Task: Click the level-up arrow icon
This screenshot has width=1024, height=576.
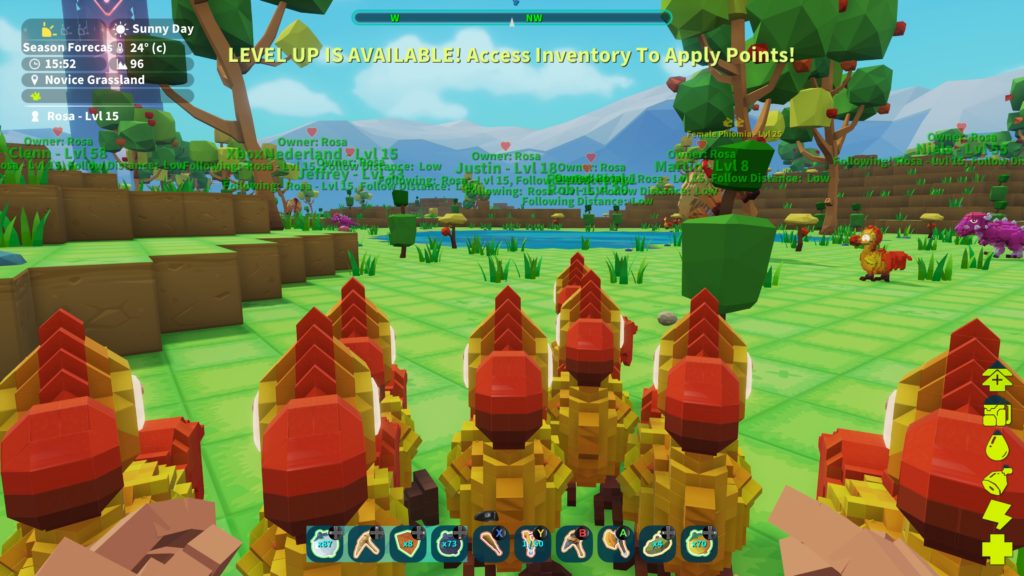Action: click(x=997, y=378)
